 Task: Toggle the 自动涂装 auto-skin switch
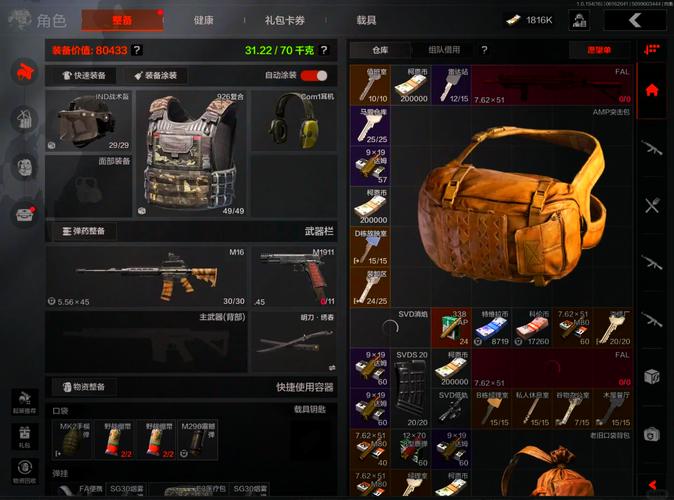(314, 75)
